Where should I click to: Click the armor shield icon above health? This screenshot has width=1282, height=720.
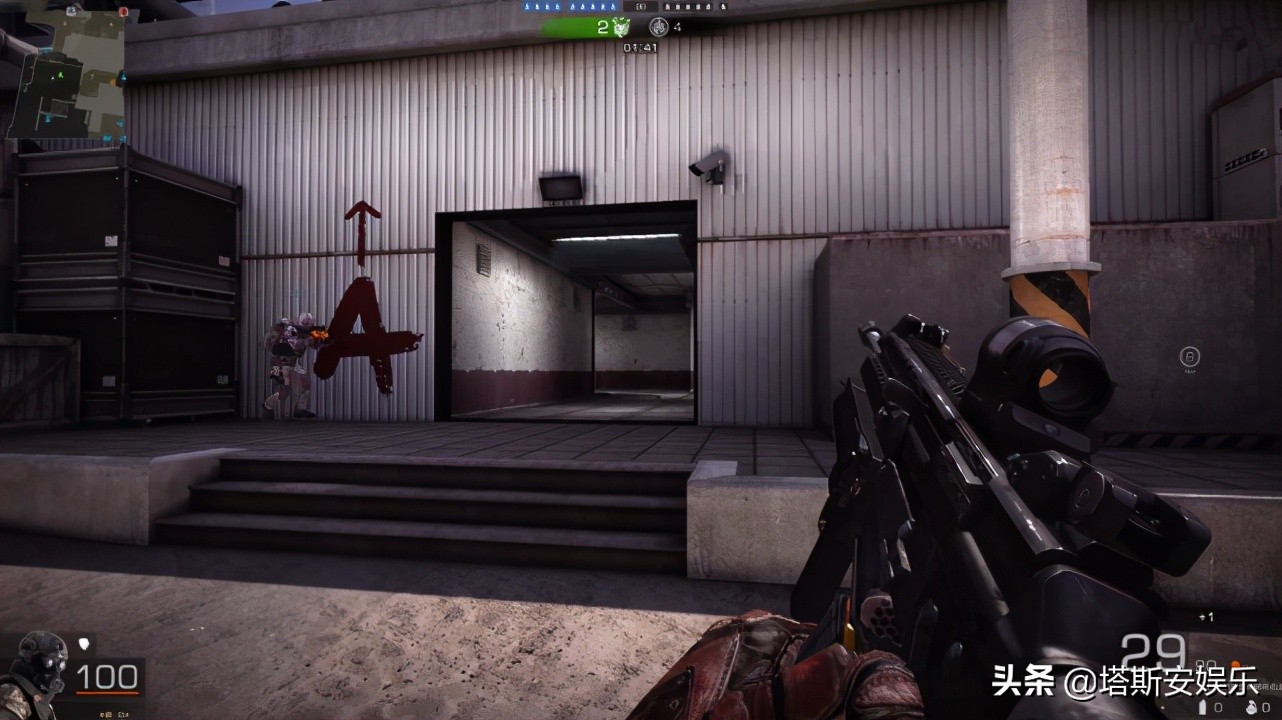point(83,644)
